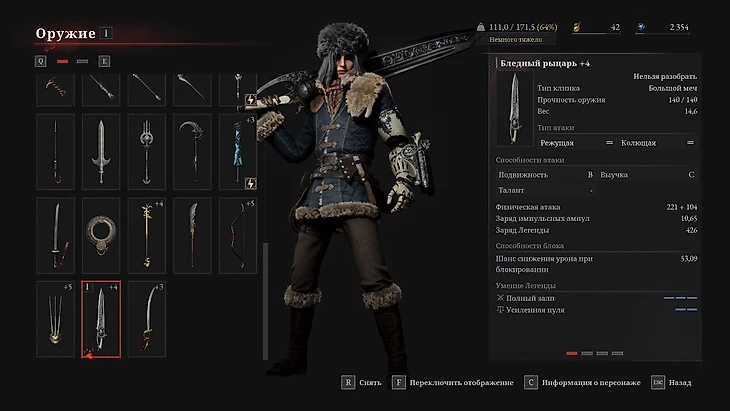Switch to the grey second weapon tab
The image size is (730, 411).
click(83, 61)
